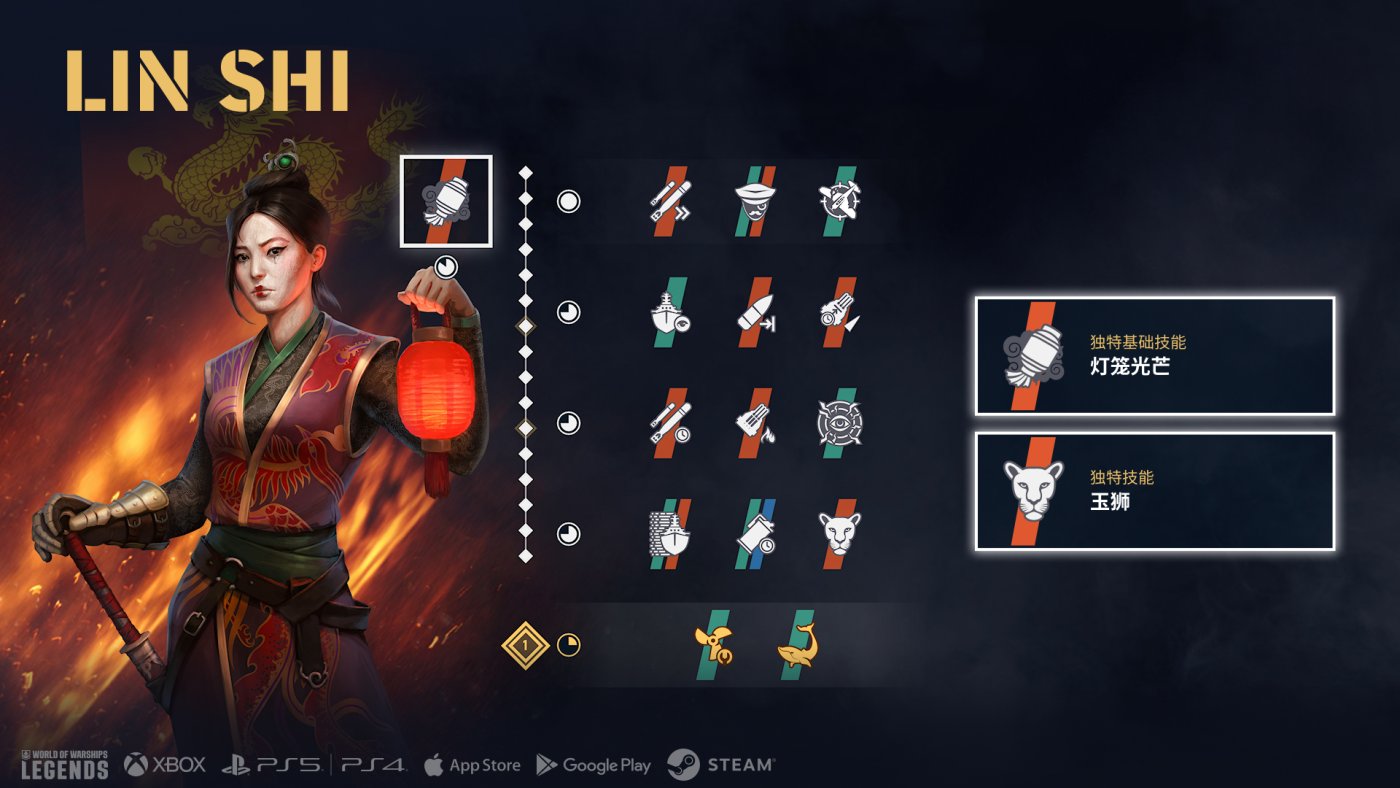Pick the shell cluster with clock skill
Viewport: 1400px width, 788px height.
[840, 312]
